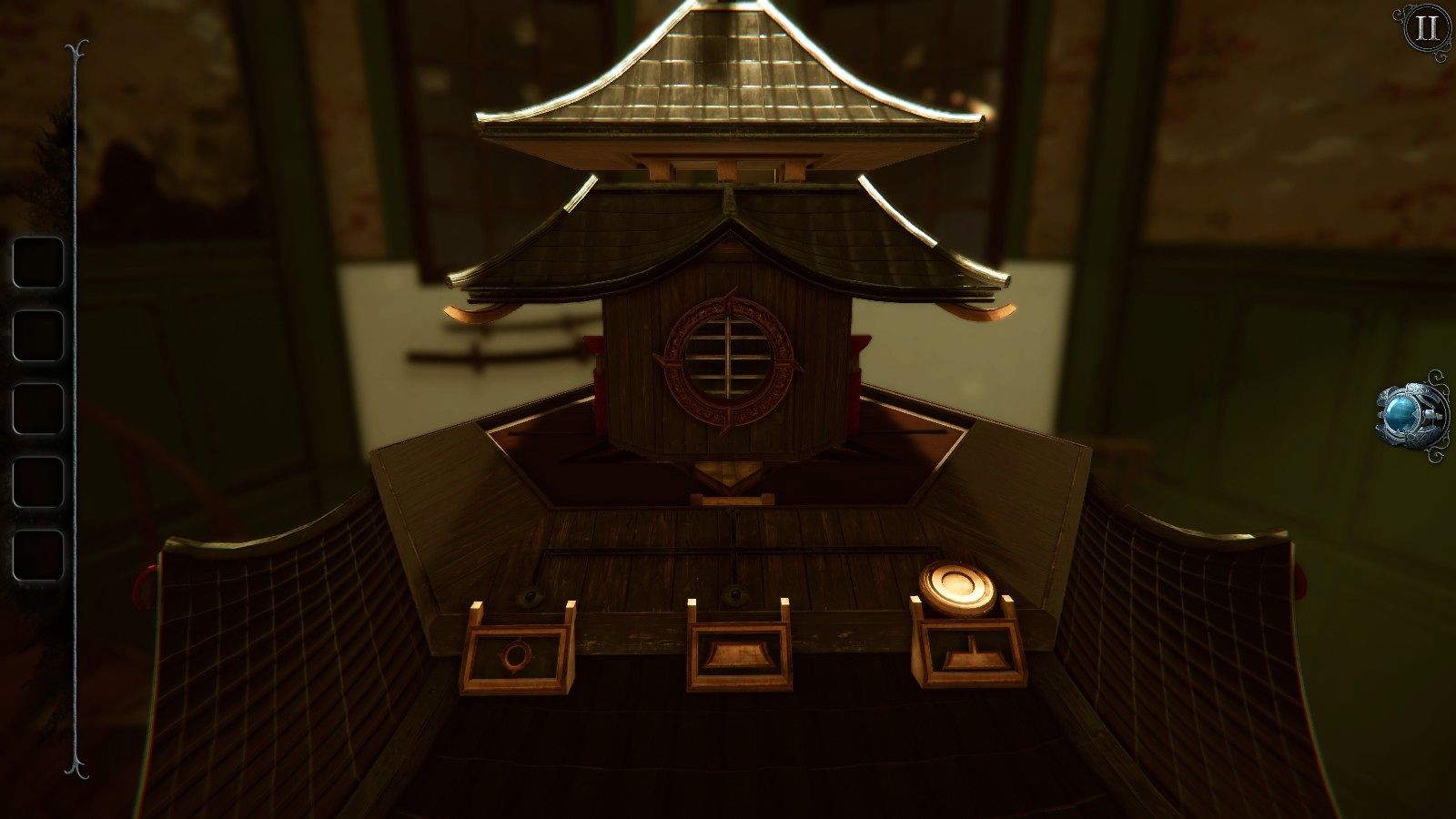
Task: Open the round lattice window on the pagoda
Action: [x=728, y=355]
